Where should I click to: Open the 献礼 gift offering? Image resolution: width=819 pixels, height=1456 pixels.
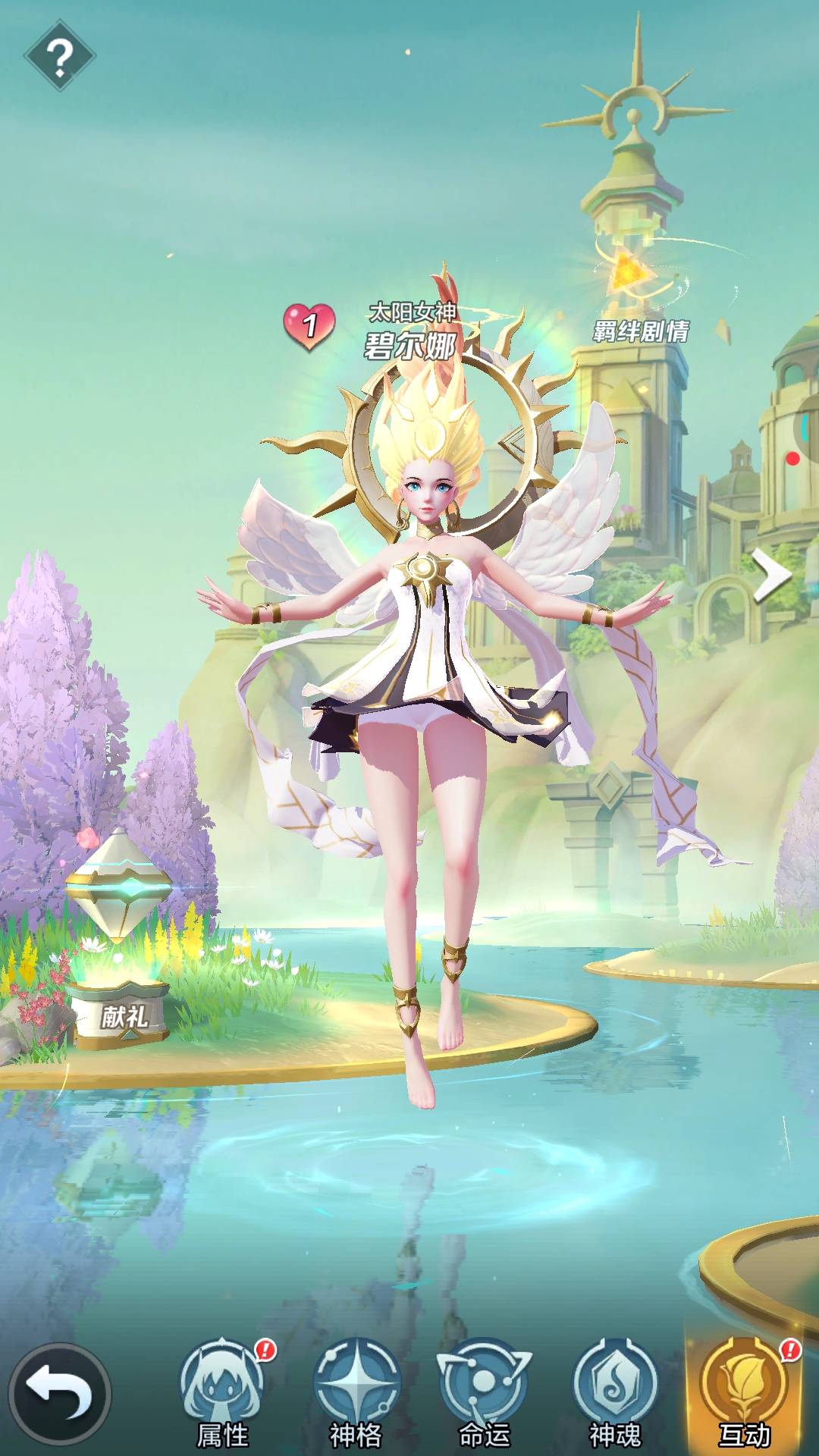[121, 948]
